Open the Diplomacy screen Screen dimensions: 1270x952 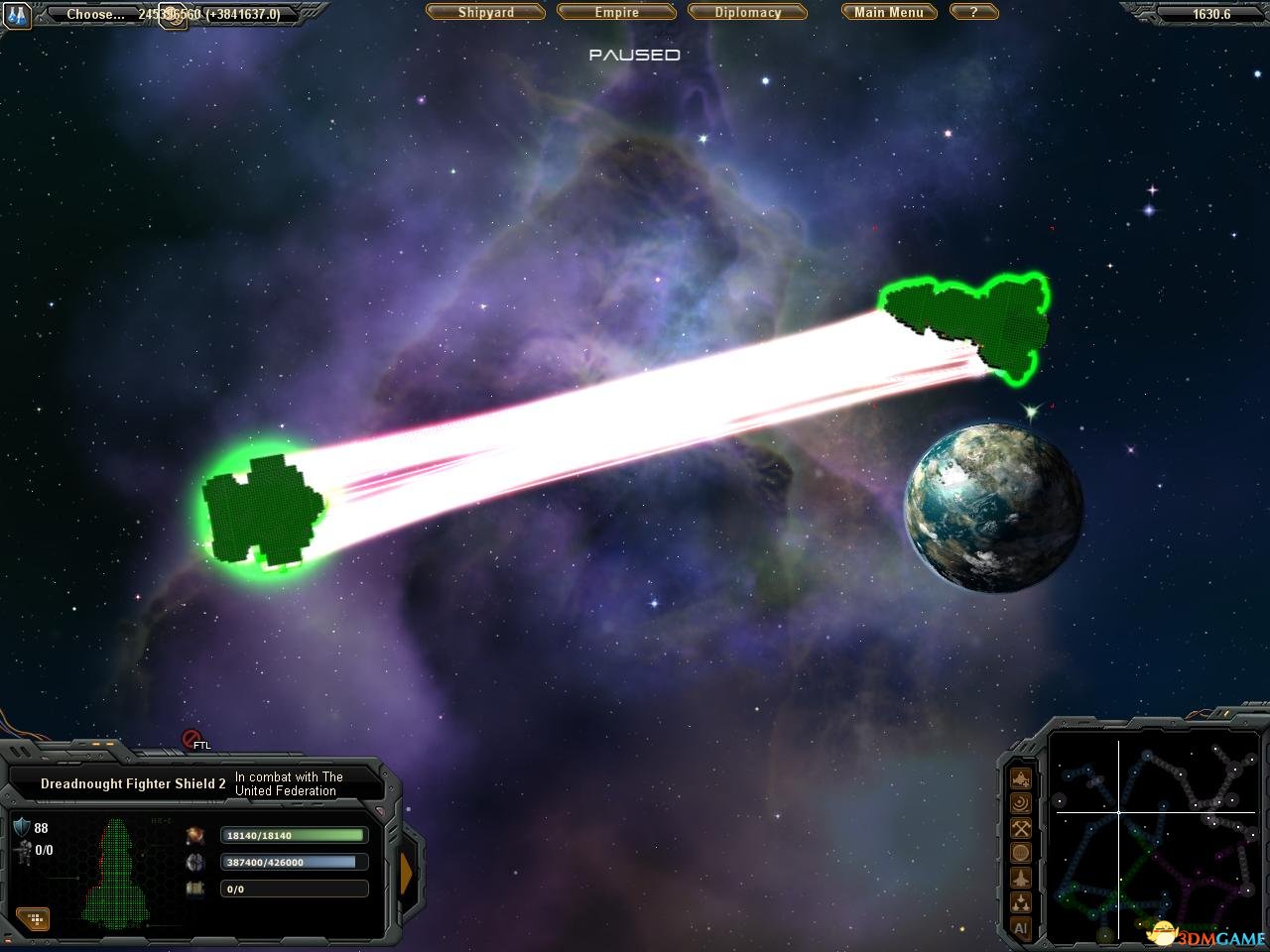[x=748, y=13]
